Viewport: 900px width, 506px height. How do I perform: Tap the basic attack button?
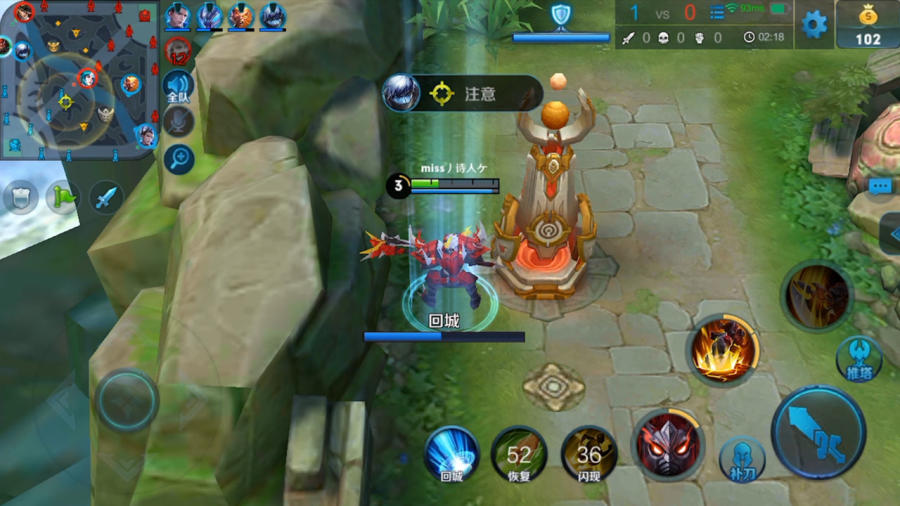coord(818,432)
